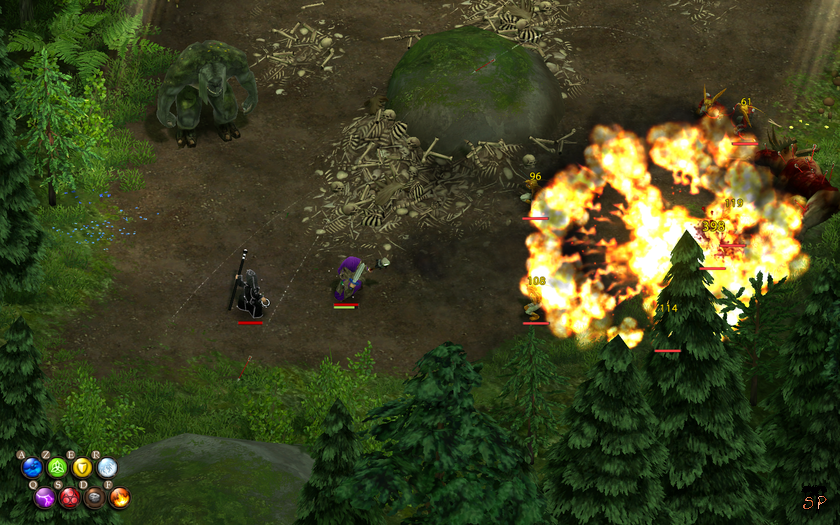Viewport: 840px width, 525px height.
Task: Select the red Arcane element orb
Action: (70, 496)
